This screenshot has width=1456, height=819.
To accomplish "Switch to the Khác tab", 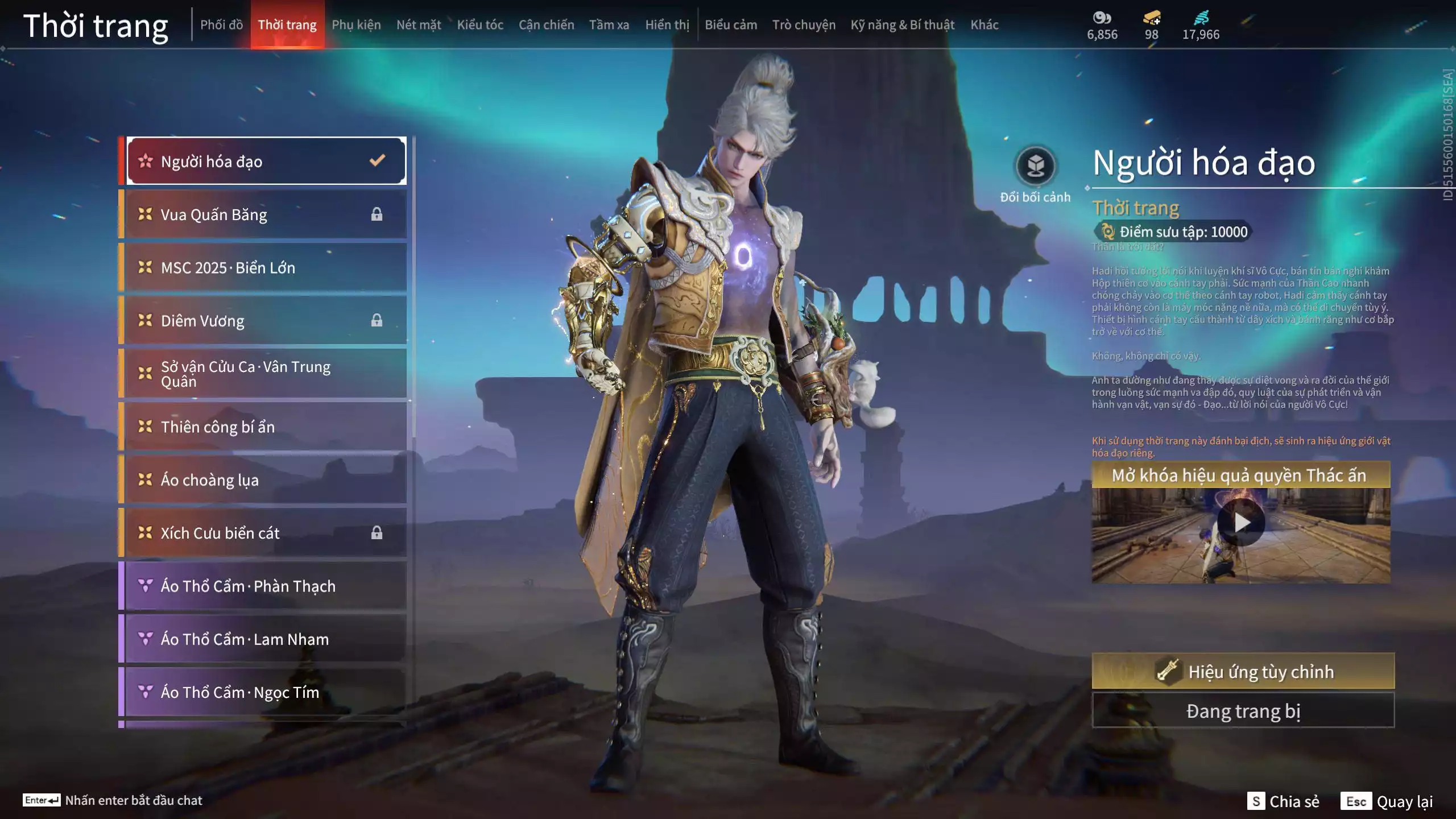I will click(x=984, y=24).
